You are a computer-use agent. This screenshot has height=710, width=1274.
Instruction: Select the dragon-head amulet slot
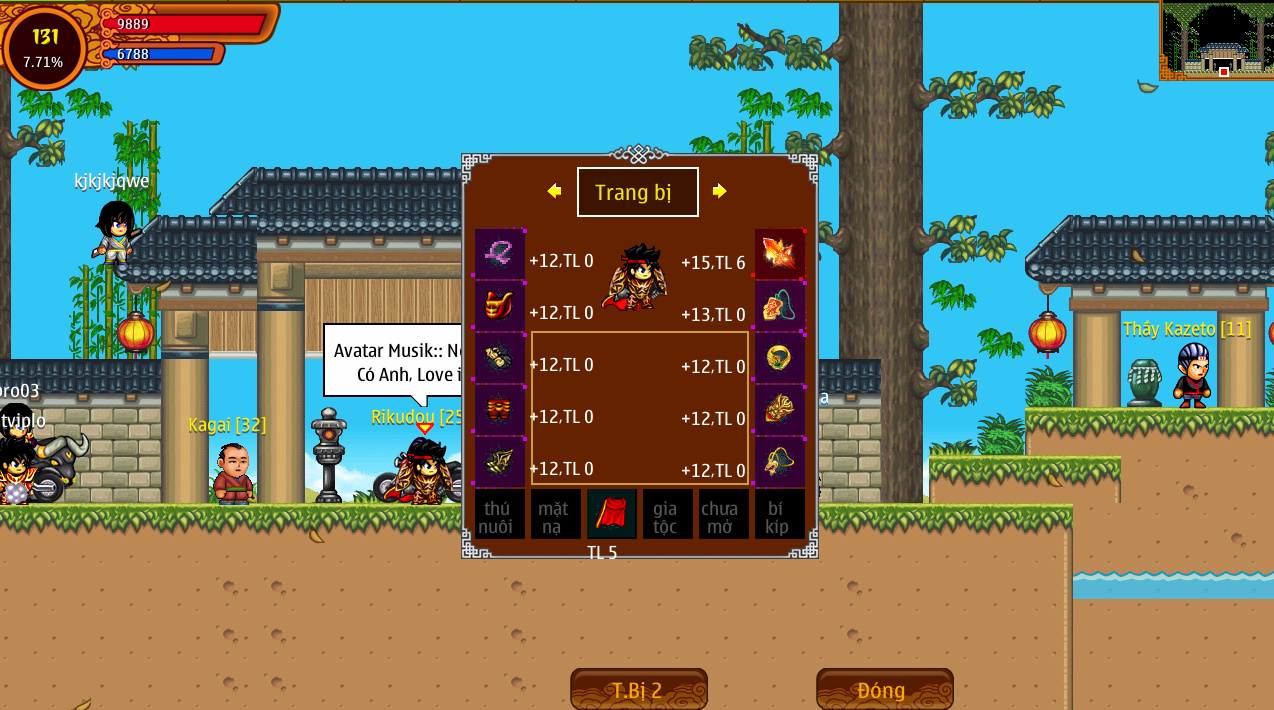[780, 462]
